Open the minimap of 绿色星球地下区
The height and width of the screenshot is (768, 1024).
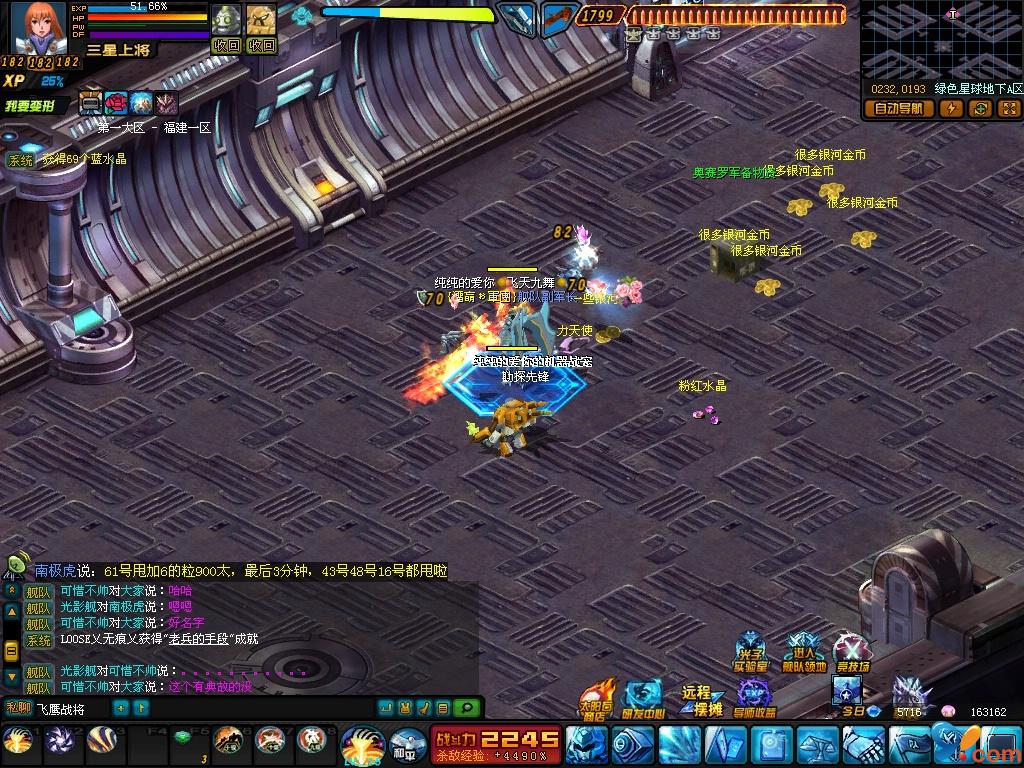(942, 40)
